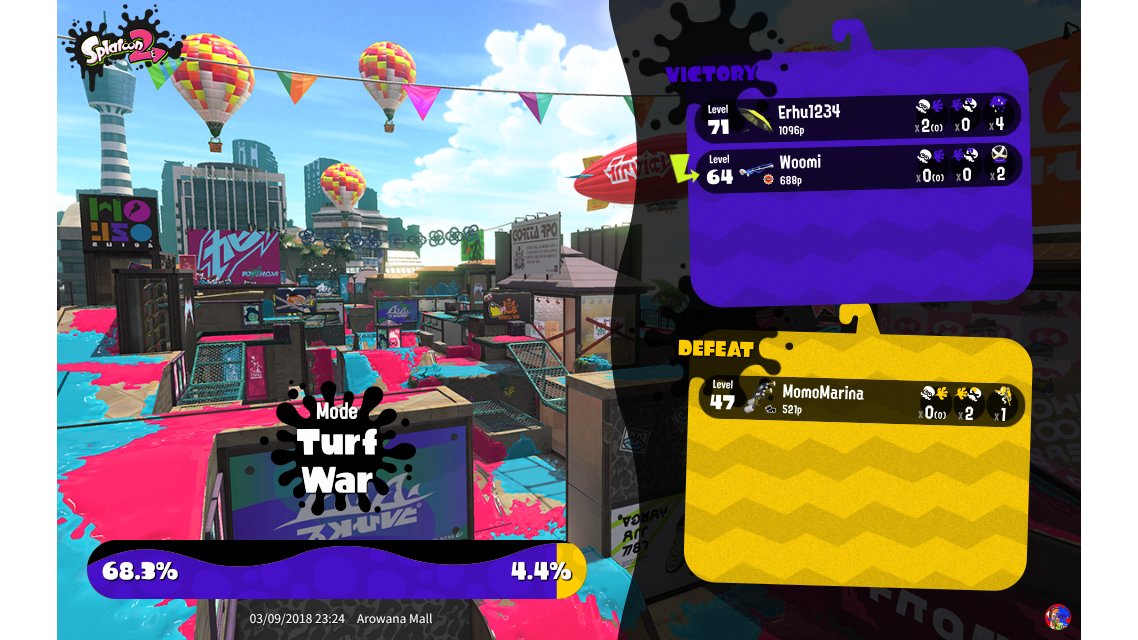Select Erhu1234's player row
The height and width of the screenshot is (640, 1138).
coord(860,117)
